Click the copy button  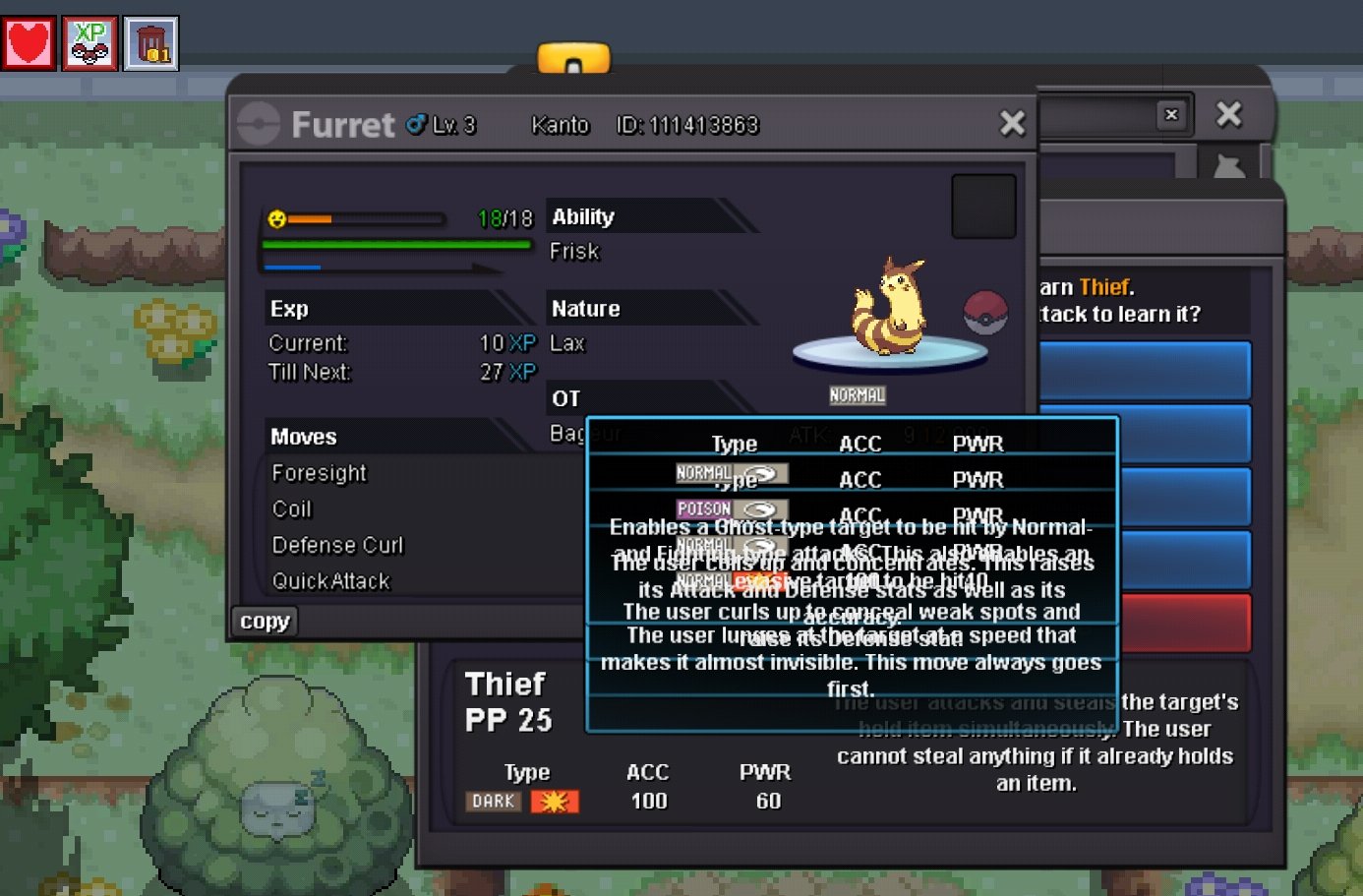(x=265, y=622)
